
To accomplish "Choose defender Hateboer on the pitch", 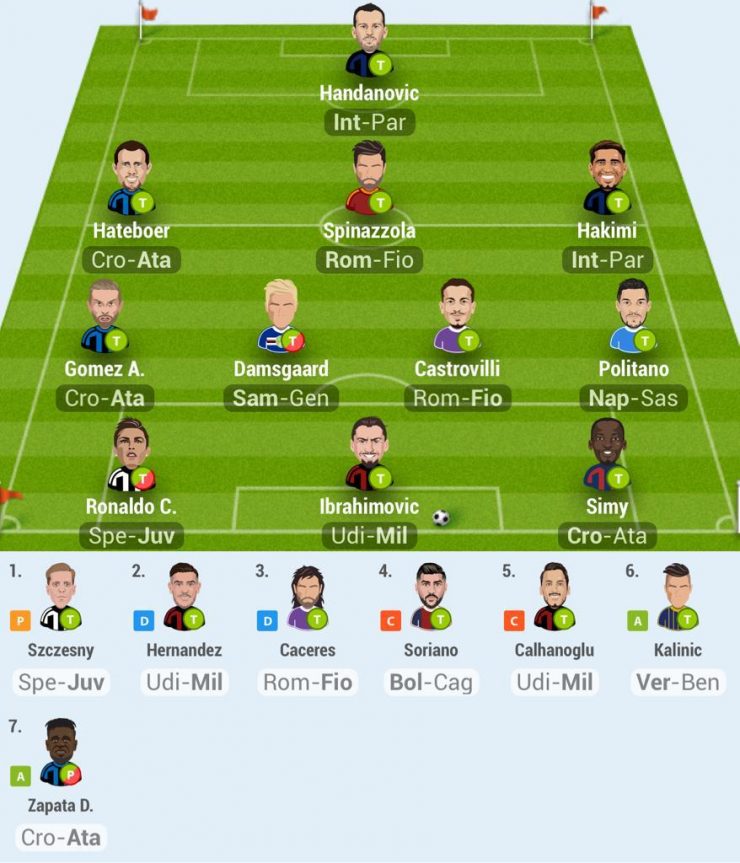I will tap(130, 178).
